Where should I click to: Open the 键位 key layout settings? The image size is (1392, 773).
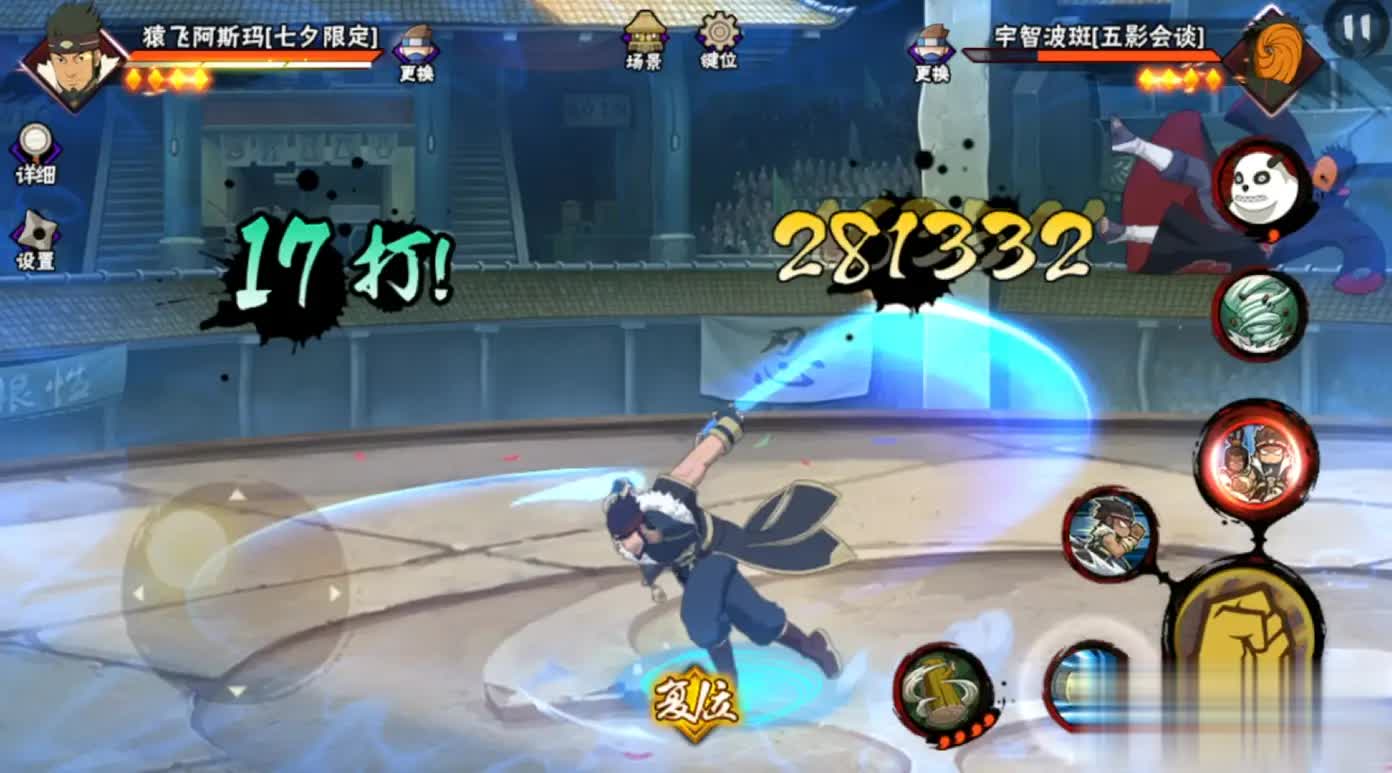pyautogui.click(x=719, y=40)
